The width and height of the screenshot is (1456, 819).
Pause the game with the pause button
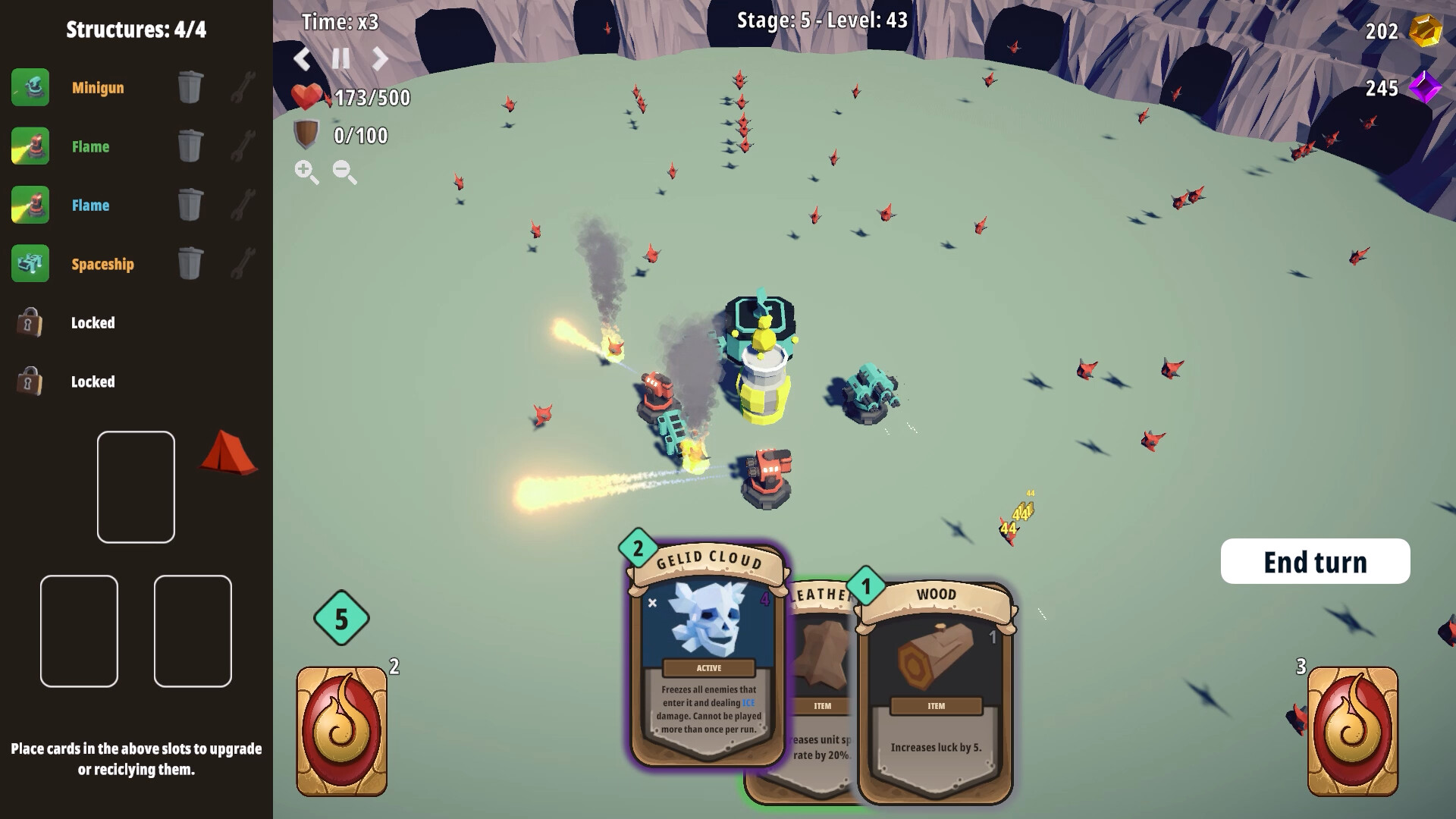coord(340,58)
